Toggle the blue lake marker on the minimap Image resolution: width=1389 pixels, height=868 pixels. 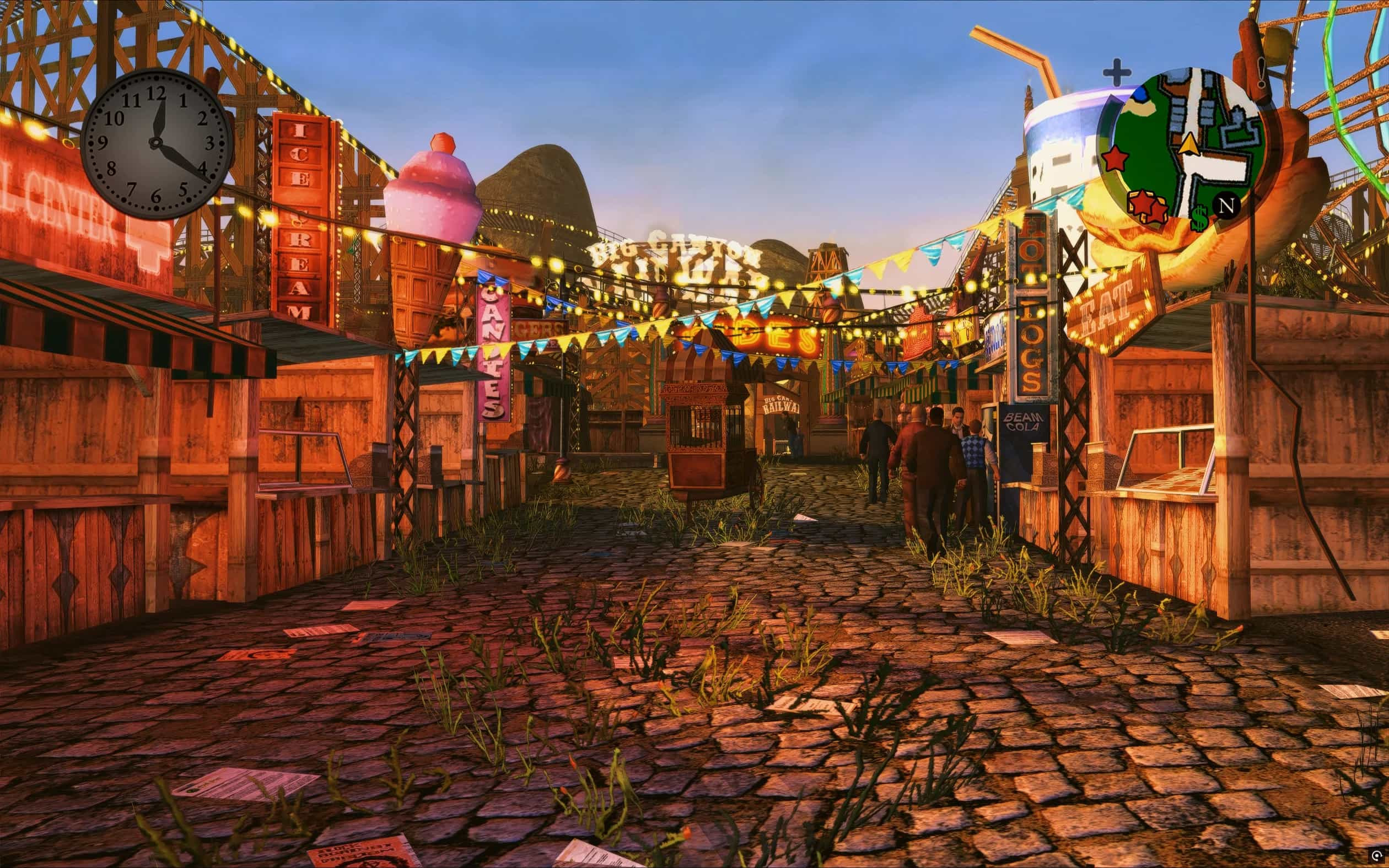click(1140, 94)
